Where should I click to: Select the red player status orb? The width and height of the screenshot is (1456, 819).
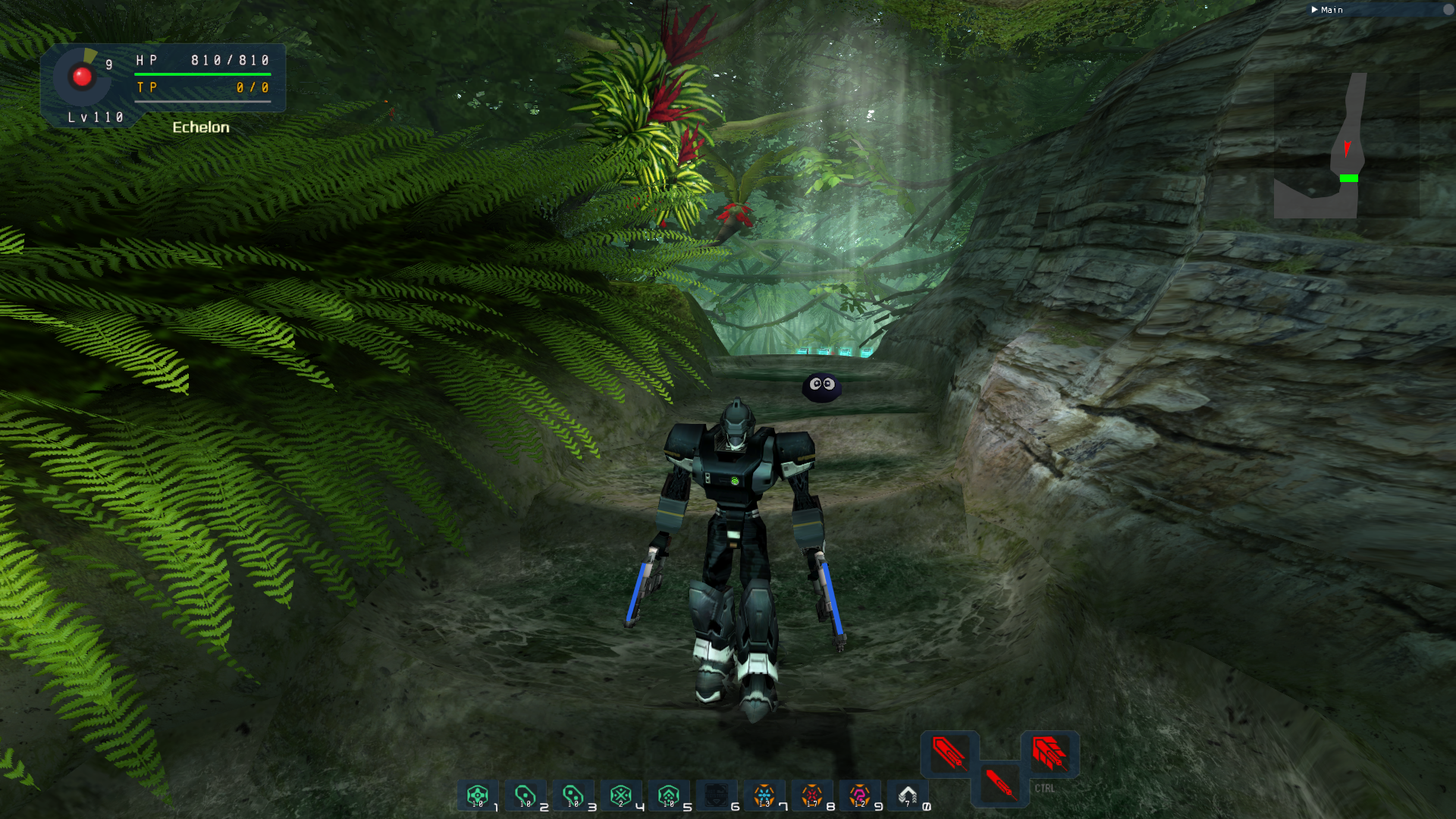pyautogui.click(x=82, y=77)
